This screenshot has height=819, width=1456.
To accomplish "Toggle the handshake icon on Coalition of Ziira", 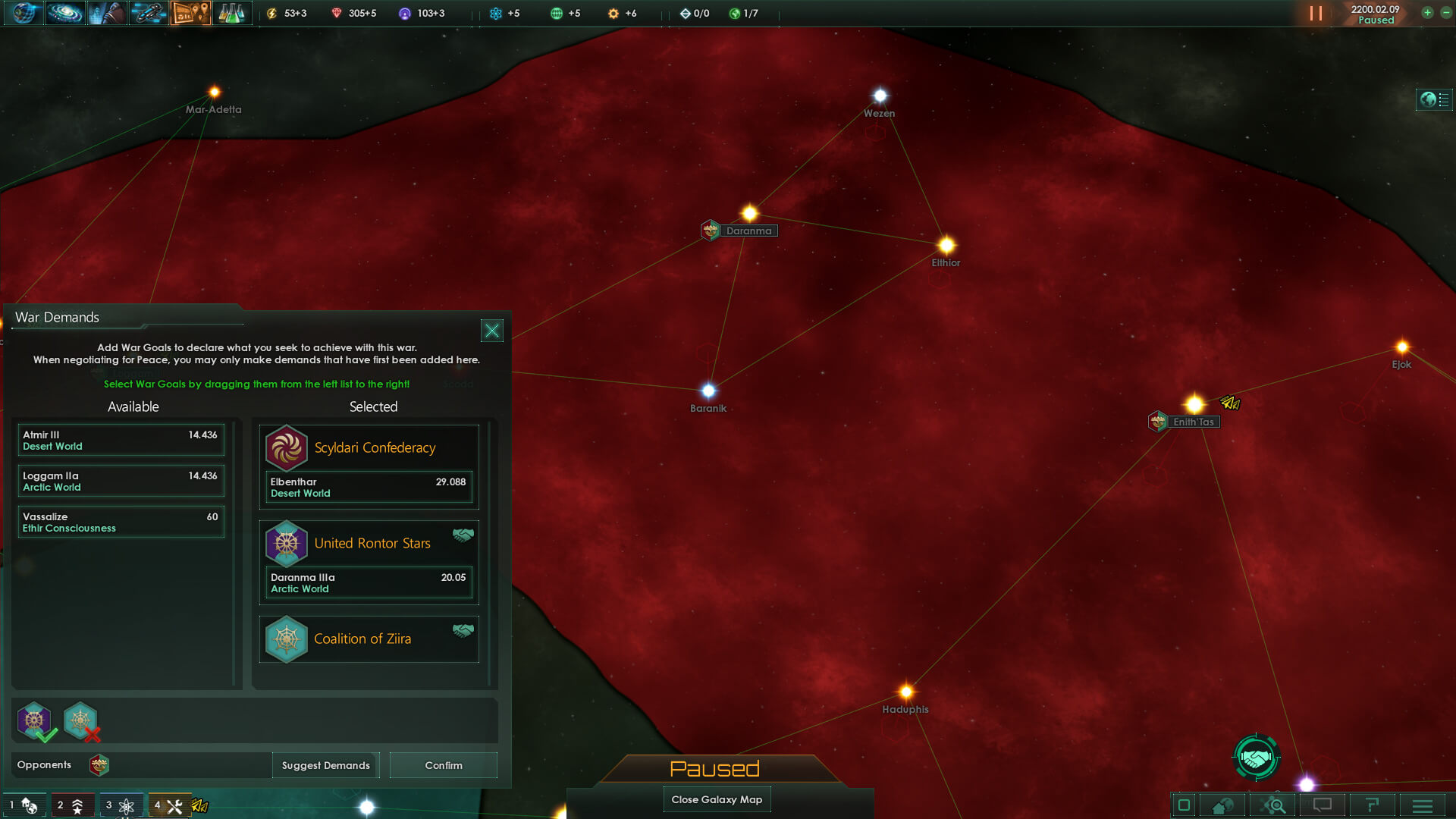I will [465, 629].
